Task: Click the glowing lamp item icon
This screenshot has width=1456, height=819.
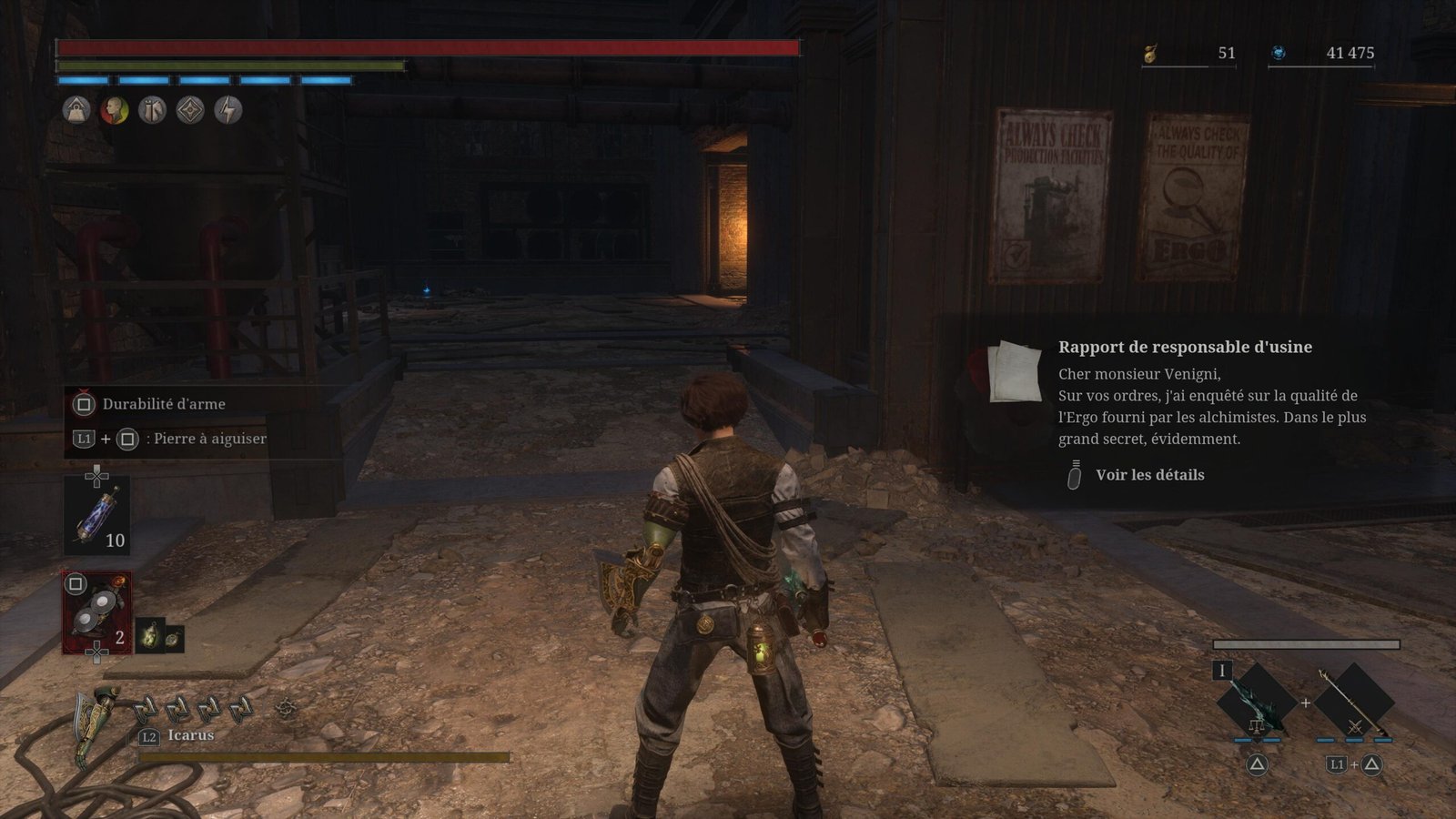Action: click(x=150, y=637)
